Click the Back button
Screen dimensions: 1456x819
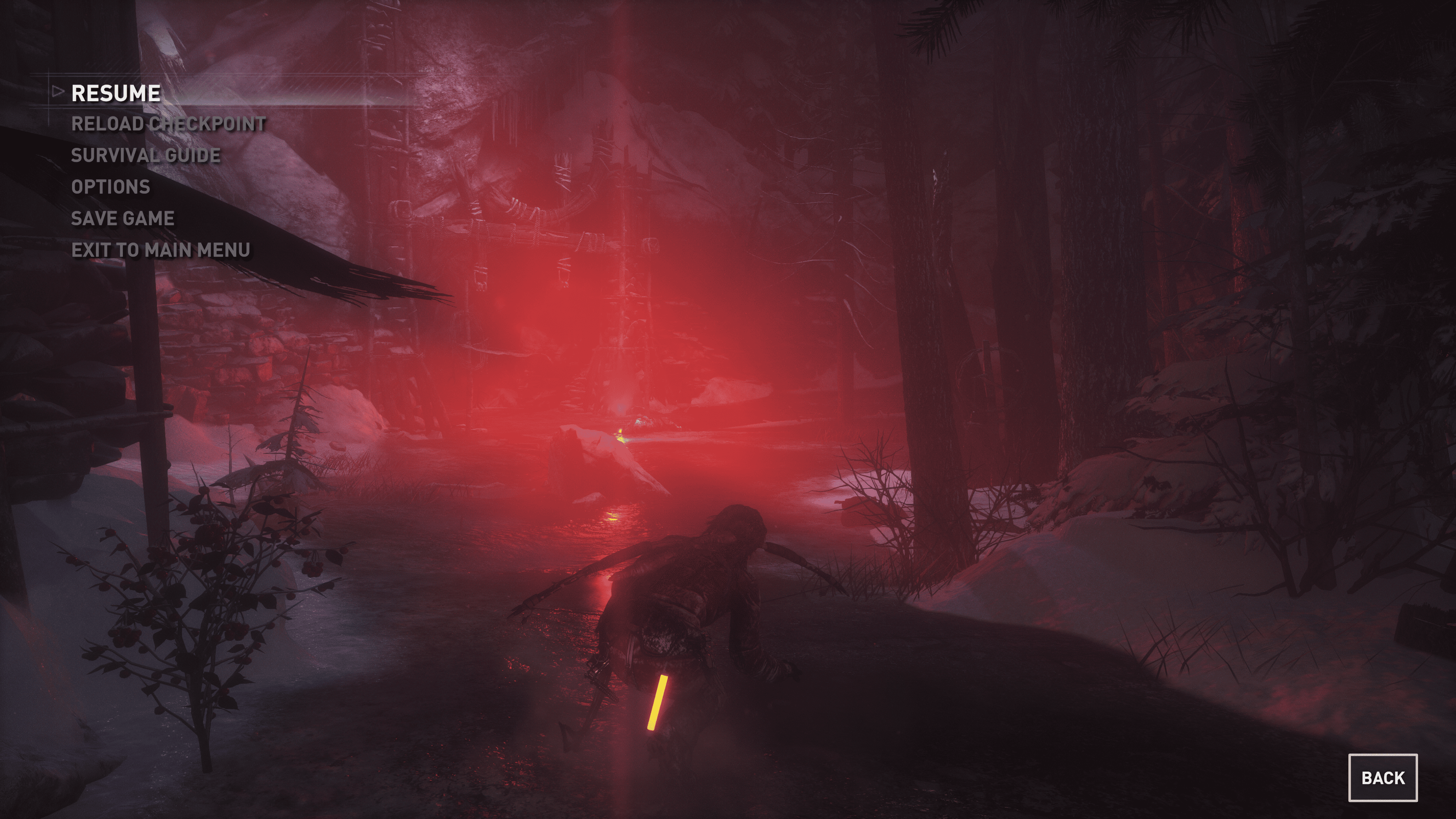coord(1382,778)
